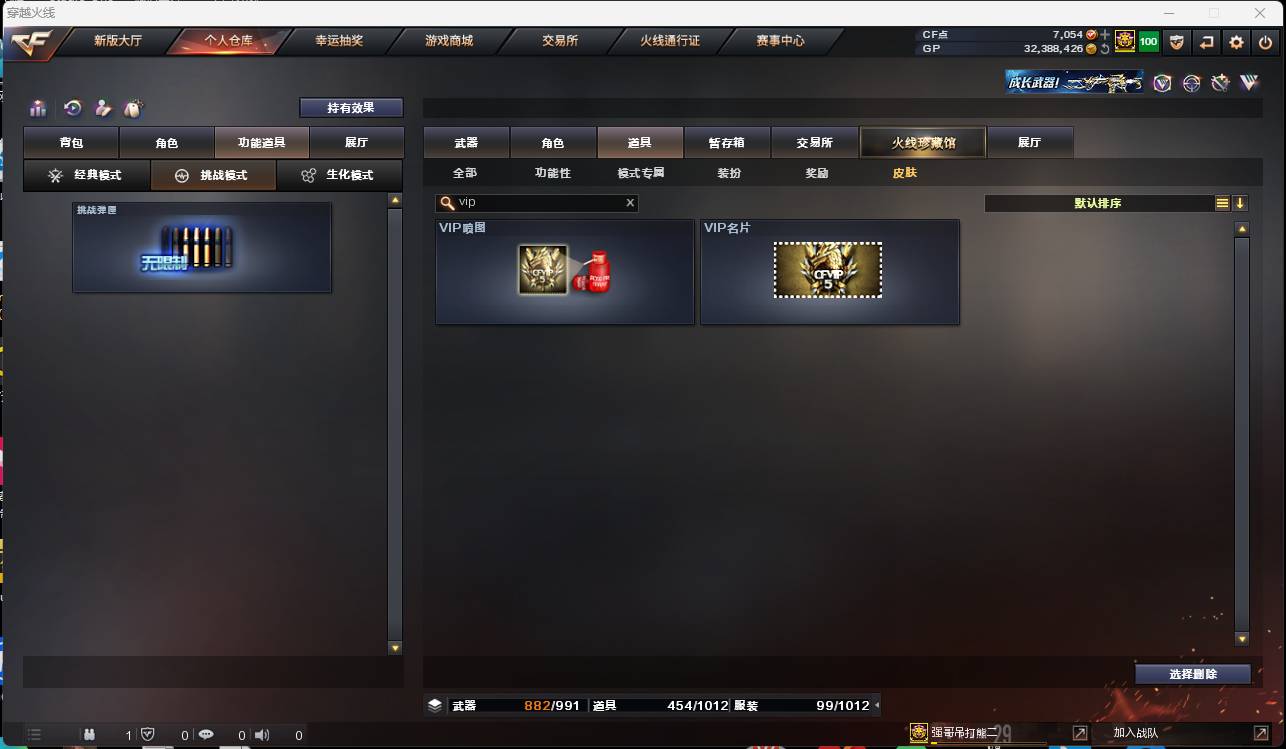Open the friends binoculars icon on bottom bar
The image size is (1286, 749).
coord(89,733)
